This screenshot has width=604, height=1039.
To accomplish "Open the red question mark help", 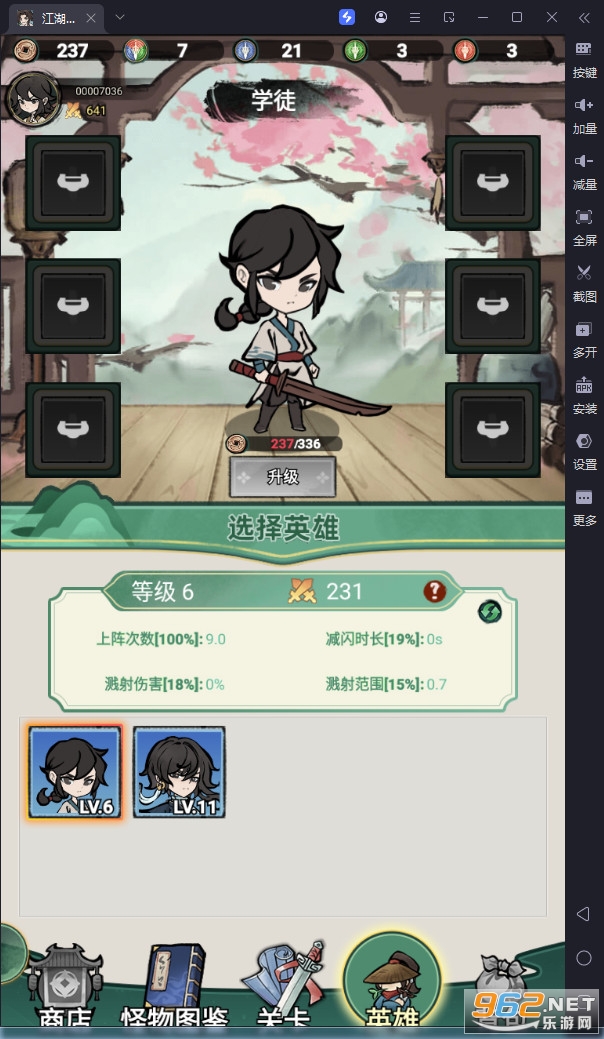I will (x=434, y=591).
